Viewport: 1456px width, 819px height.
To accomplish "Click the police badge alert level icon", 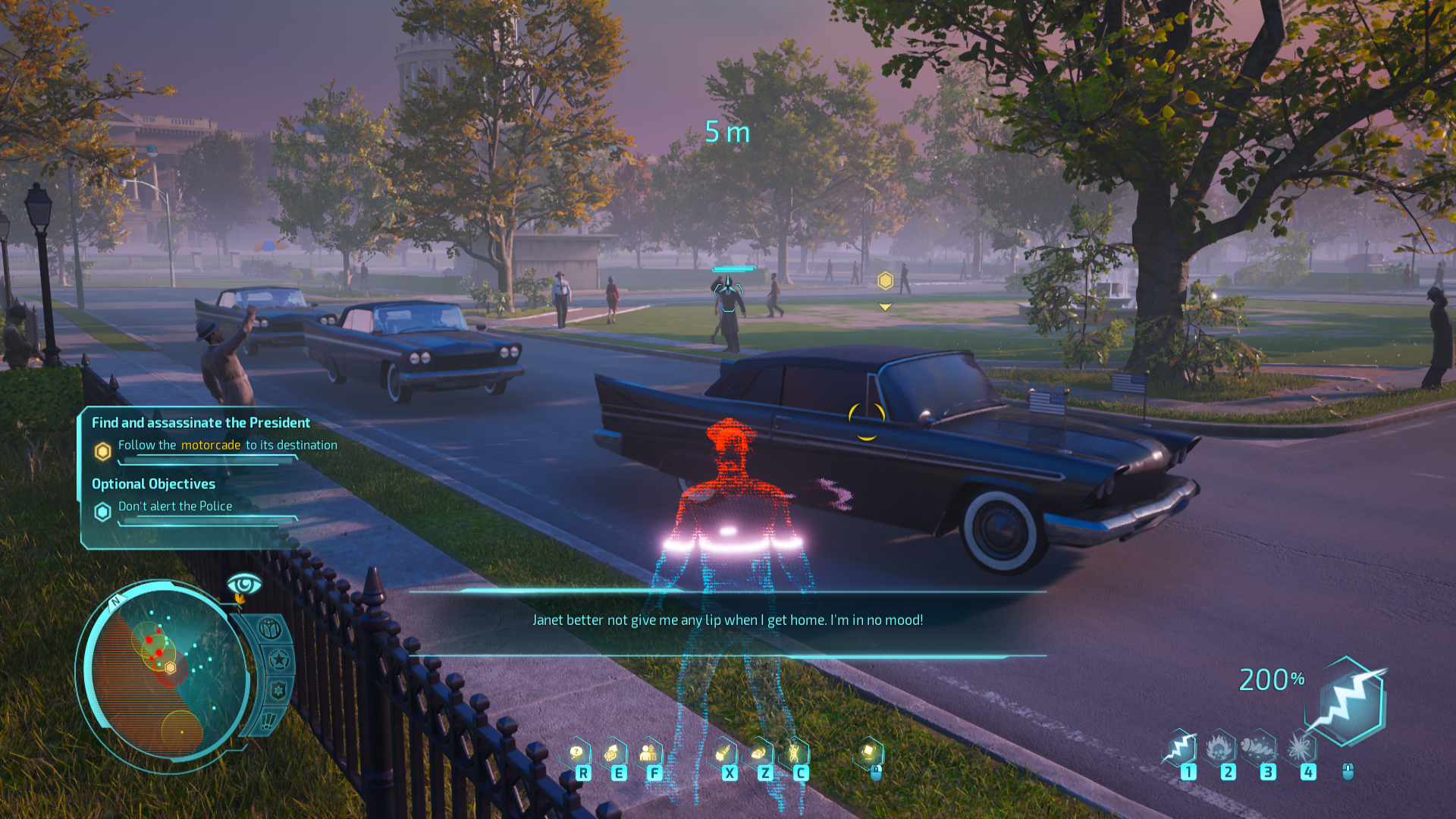I will tap(278, 691).
